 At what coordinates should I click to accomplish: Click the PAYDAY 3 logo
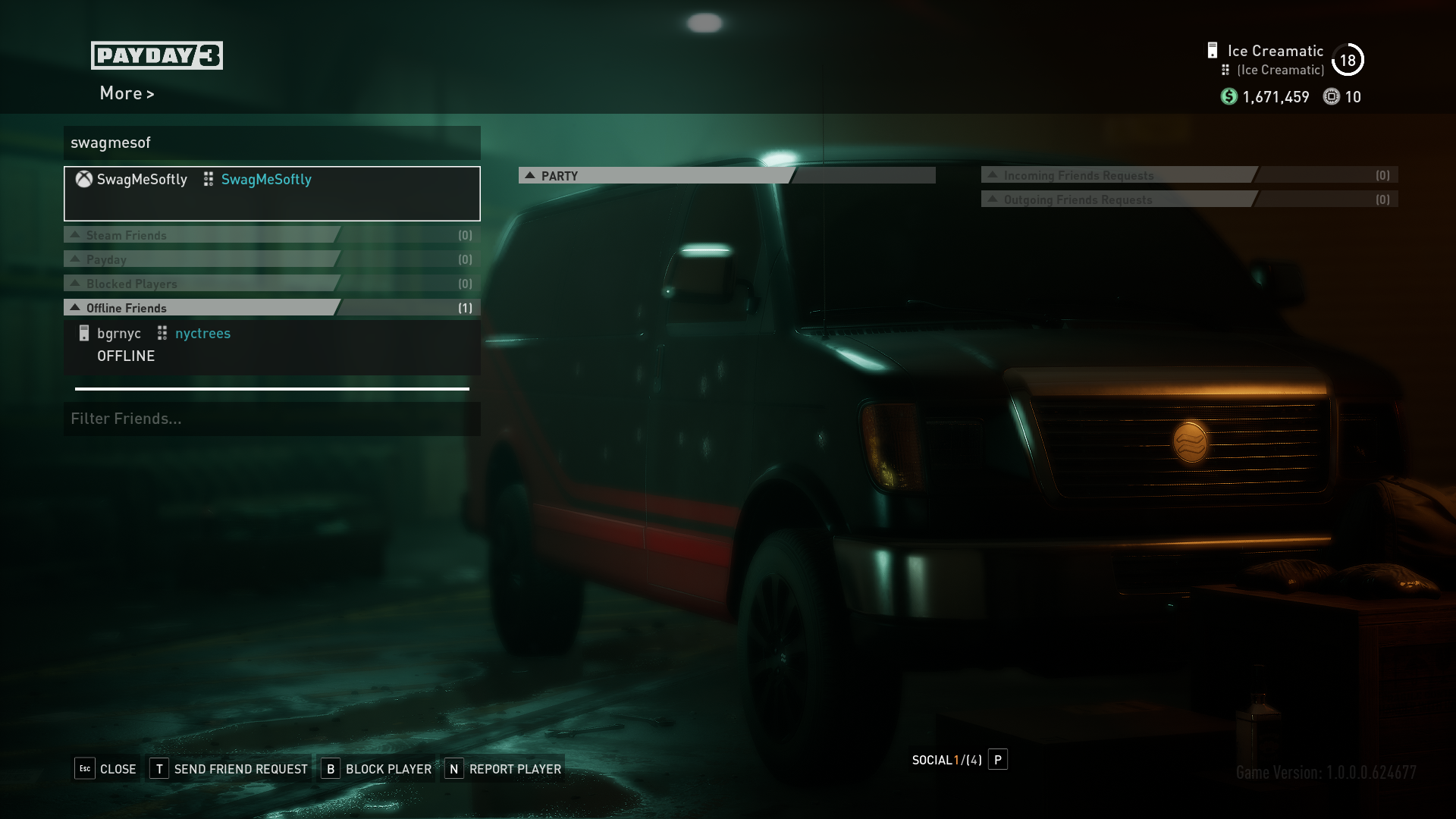(156, 55)
